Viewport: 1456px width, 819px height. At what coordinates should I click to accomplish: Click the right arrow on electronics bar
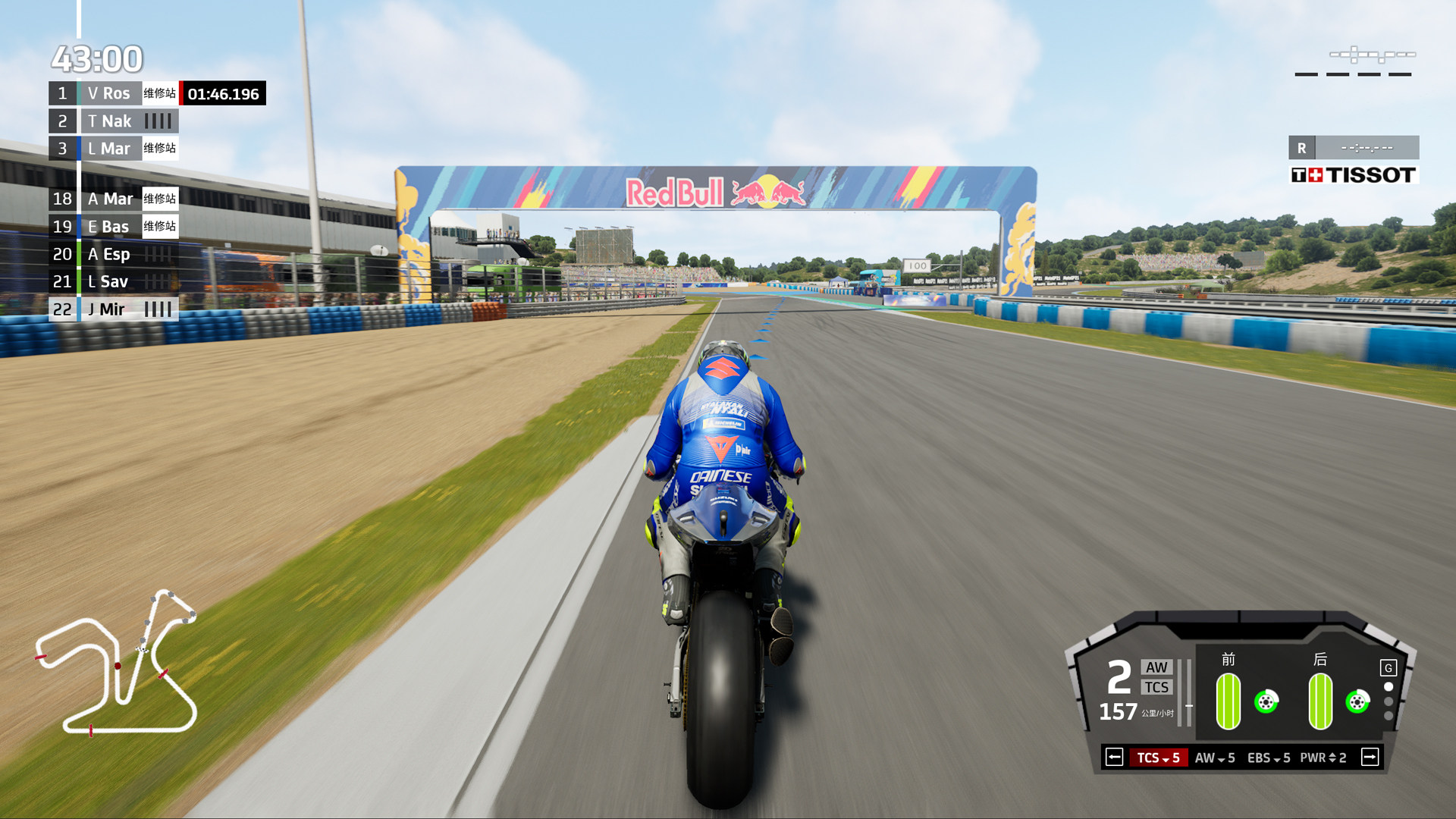[x=1370, y=758]
